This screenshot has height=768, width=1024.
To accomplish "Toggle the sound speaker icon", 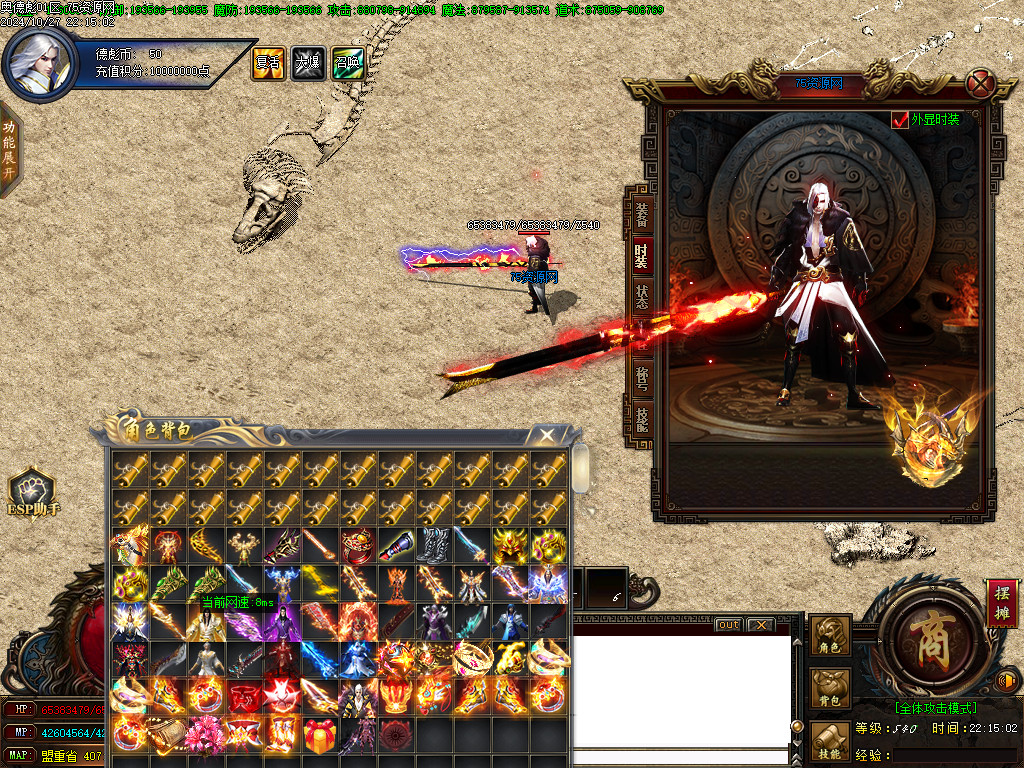I will 1008,682.
